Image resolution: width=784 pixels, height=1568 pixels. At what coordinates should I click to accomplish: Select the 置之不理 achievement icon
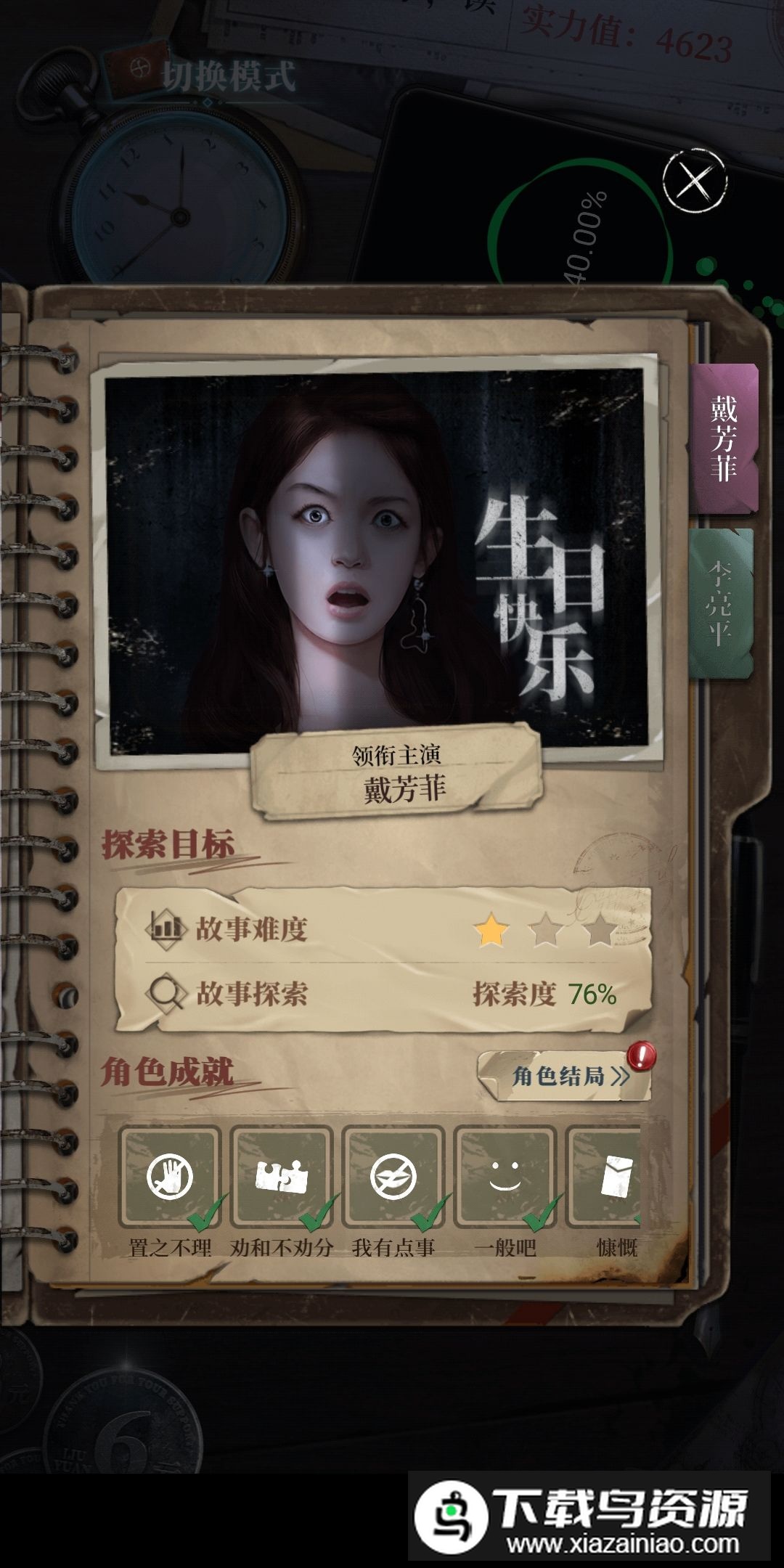point(170,1177)
